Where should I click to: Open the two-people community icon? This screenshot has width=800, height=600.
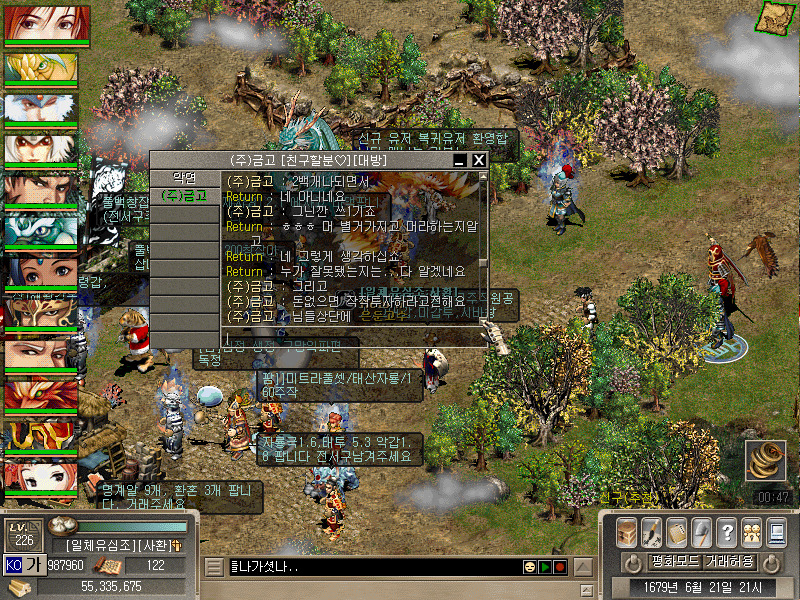[x=752, y=531]
